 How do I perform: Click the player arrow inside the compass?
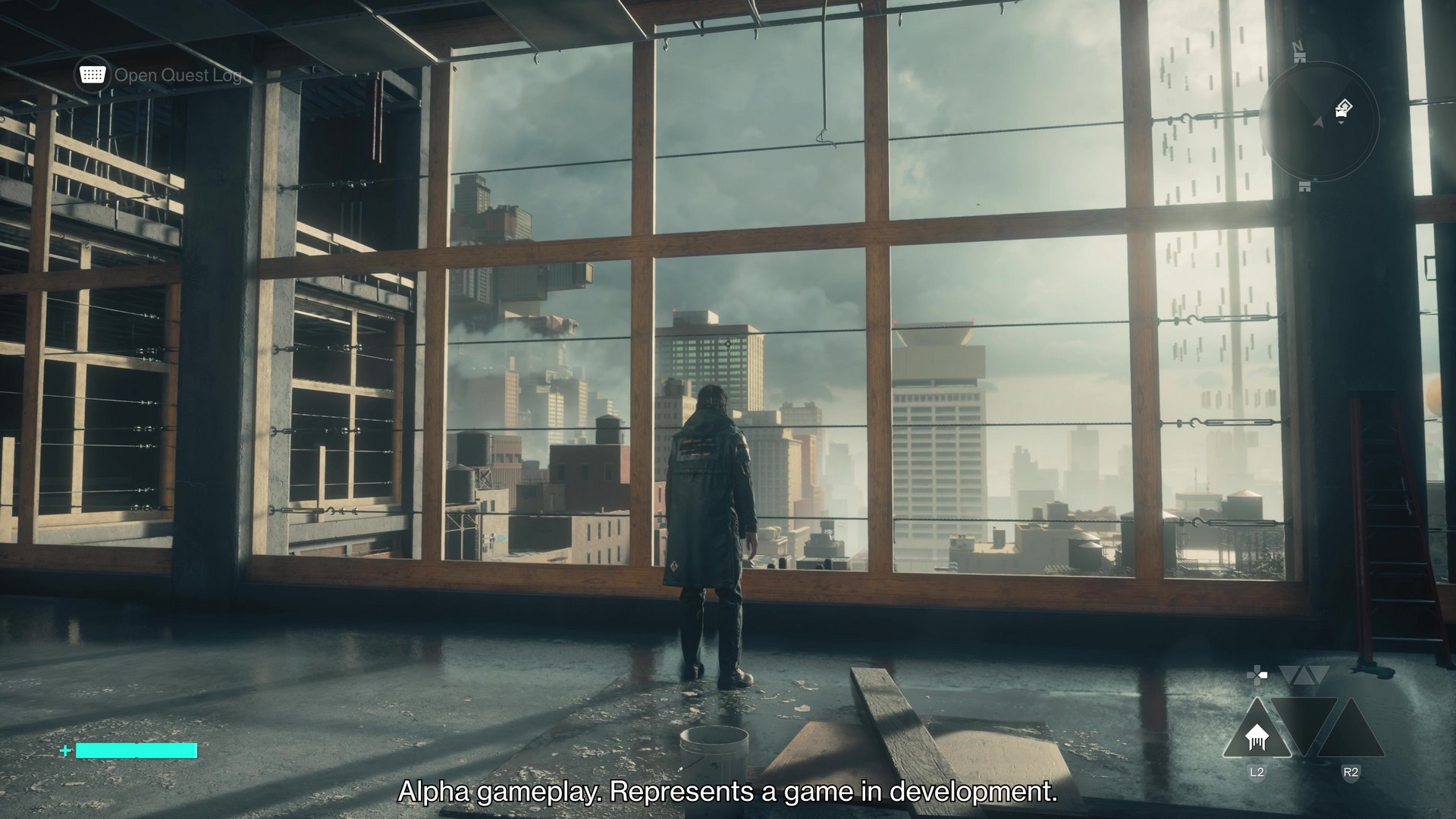1318,123
